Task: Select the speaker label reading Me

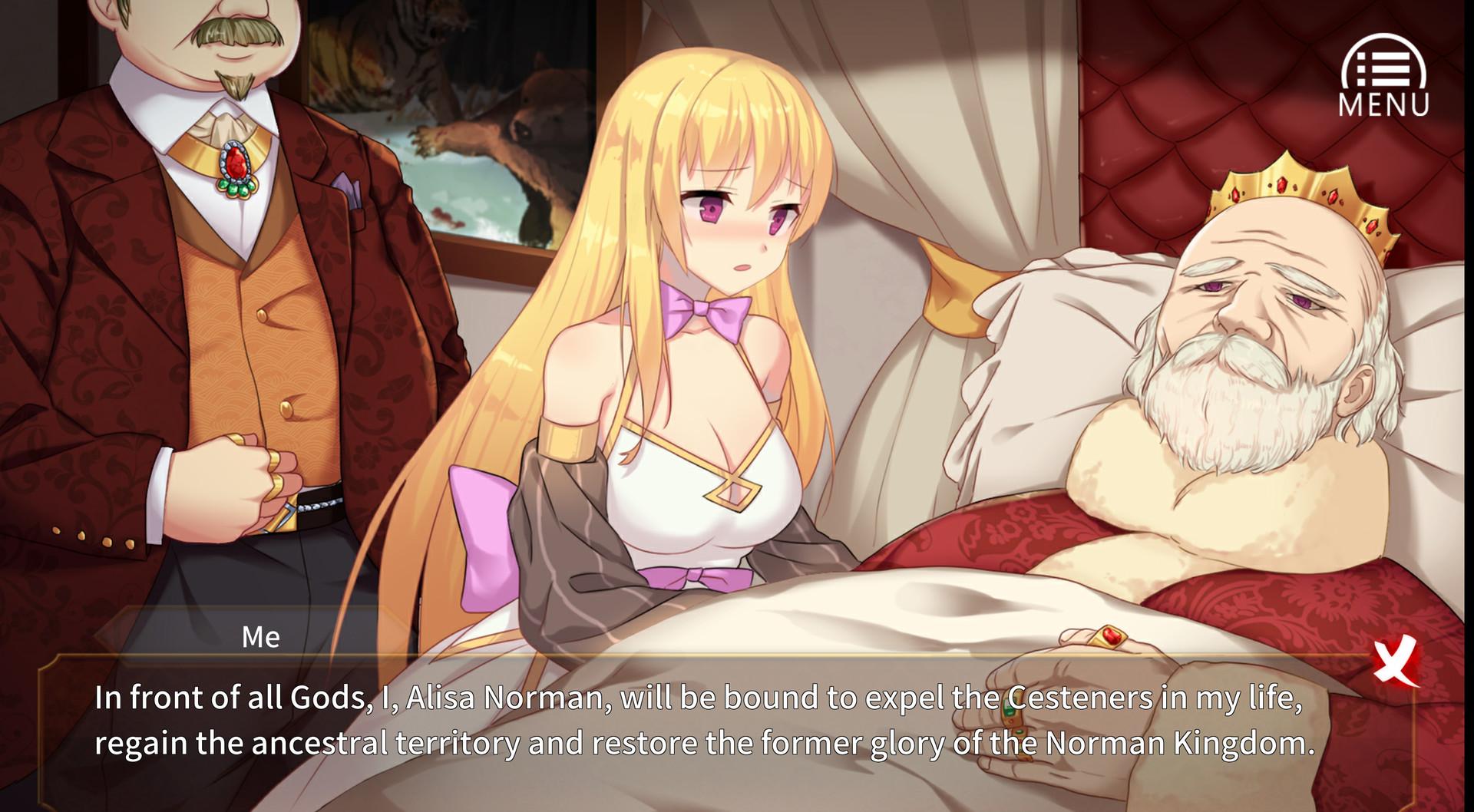Action: (261, 635)
